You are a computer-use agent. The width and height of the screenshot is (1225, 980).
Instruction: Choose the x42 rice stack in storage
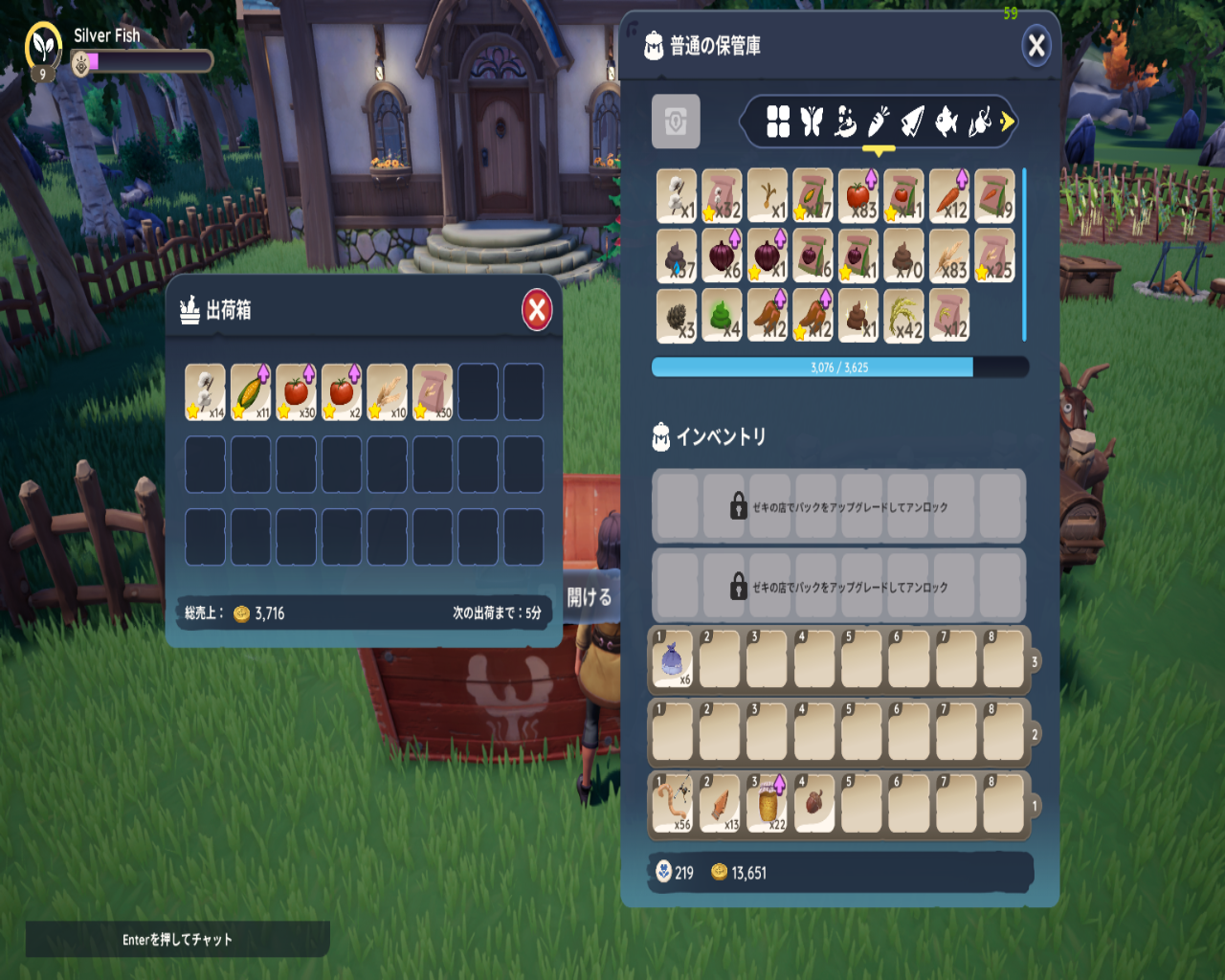tap(903, 316)
